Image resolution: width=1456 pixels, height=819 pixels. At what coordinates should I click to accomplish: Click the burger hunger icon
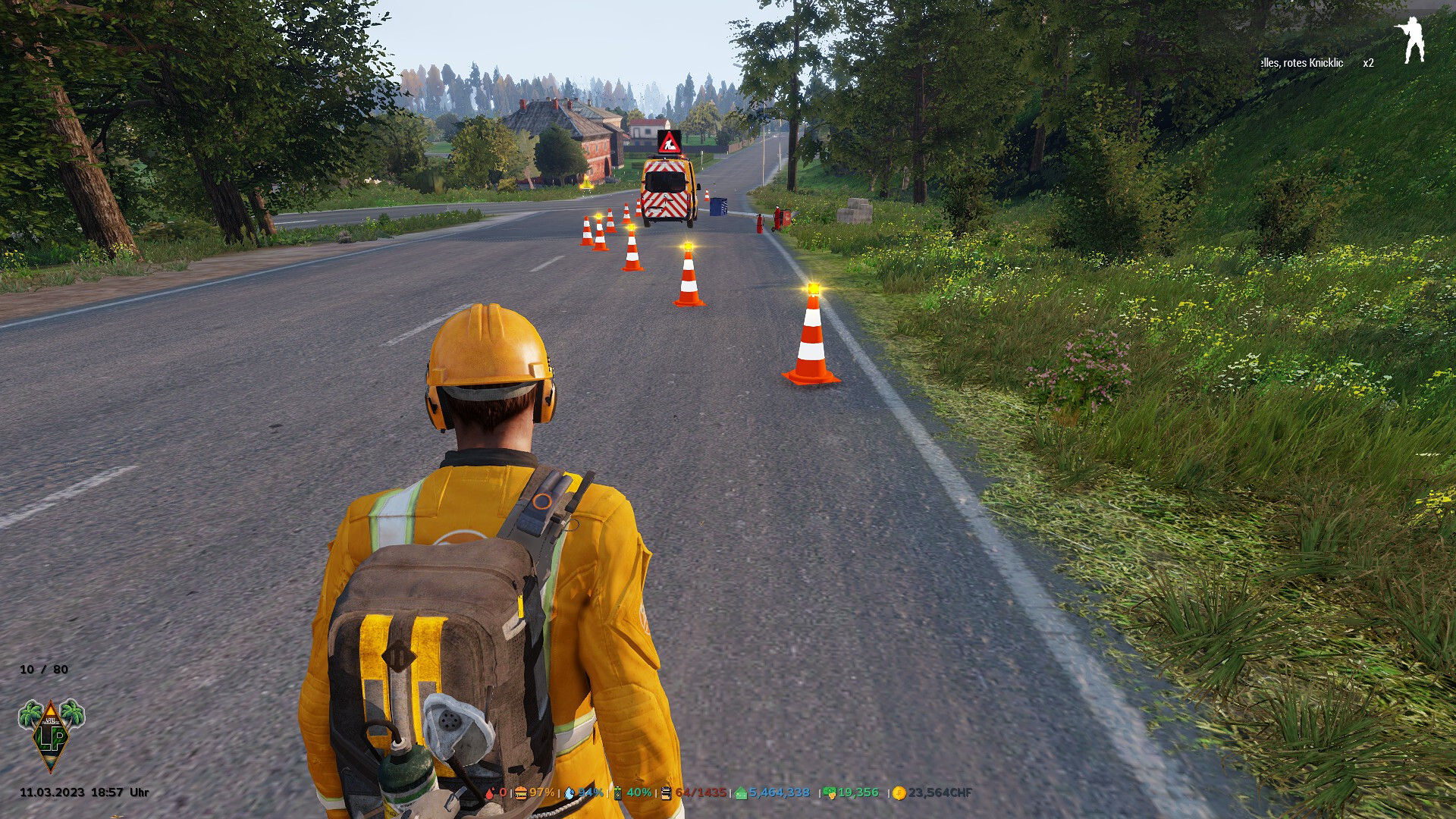tap(521, 793)
